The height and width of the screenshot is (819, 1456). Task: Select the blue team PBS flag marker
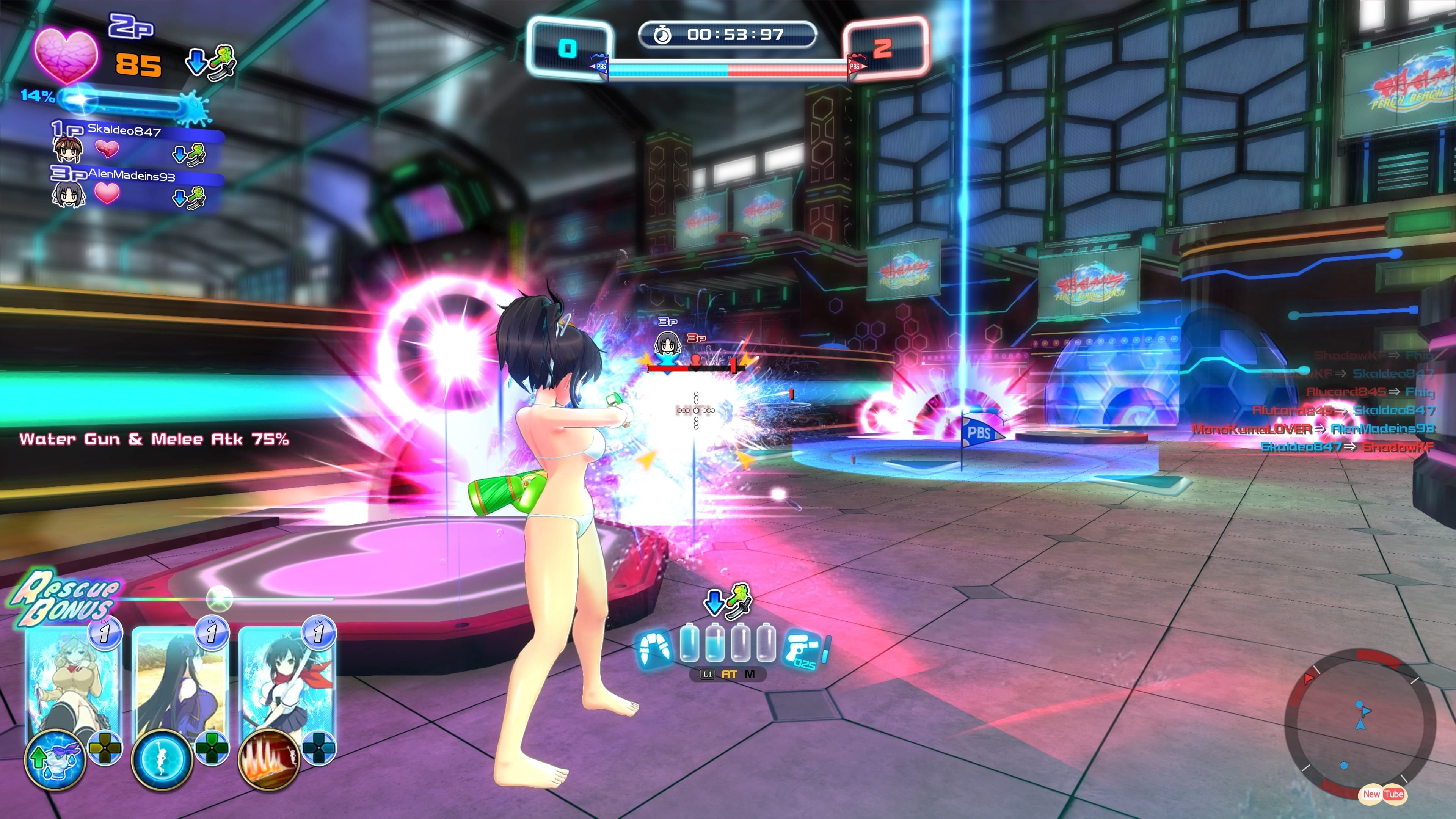[x=600, y=66]
